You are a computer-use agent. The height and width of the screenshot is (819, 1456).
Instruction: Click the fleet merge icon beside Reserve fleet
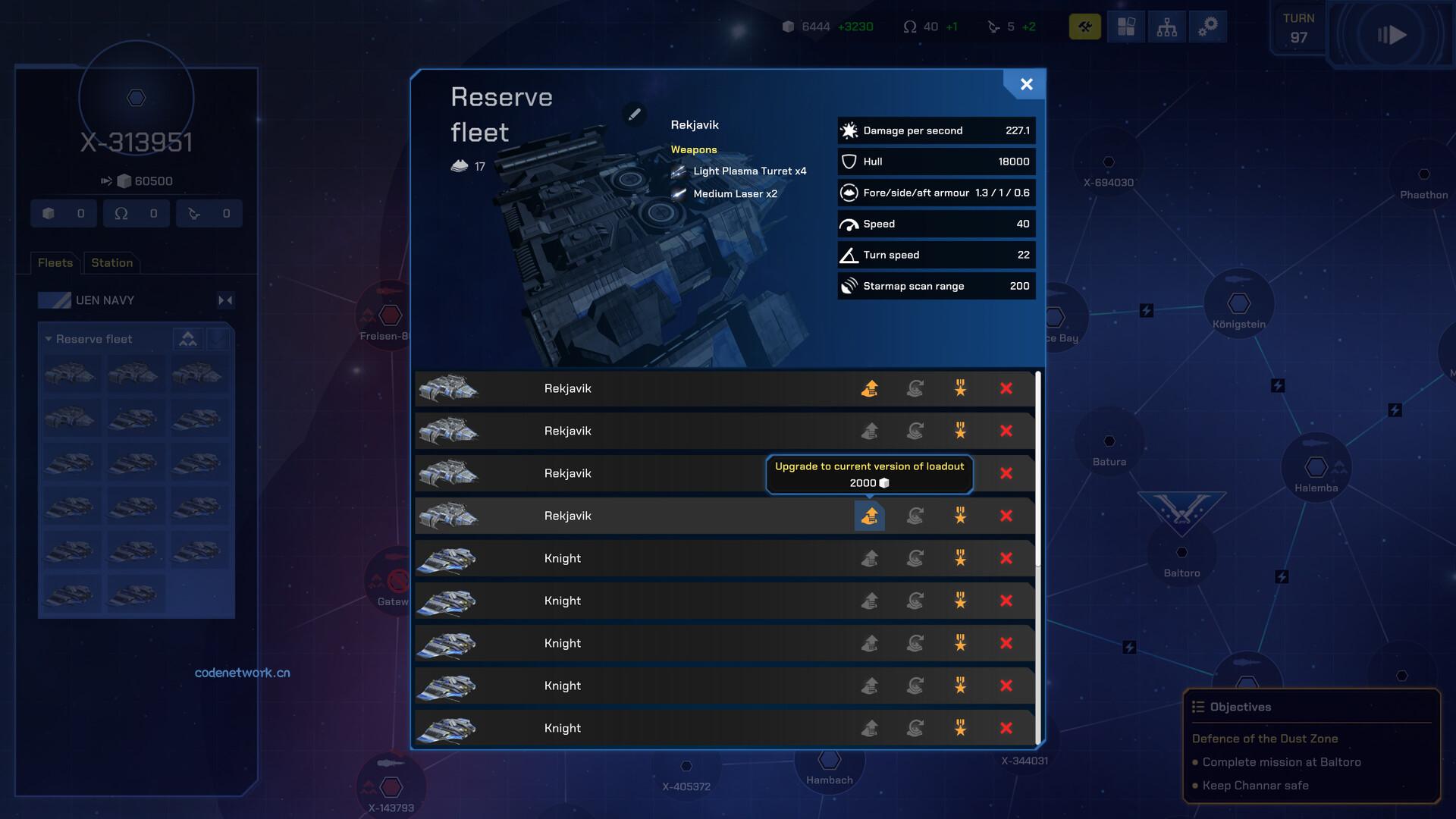coord(187,339)
